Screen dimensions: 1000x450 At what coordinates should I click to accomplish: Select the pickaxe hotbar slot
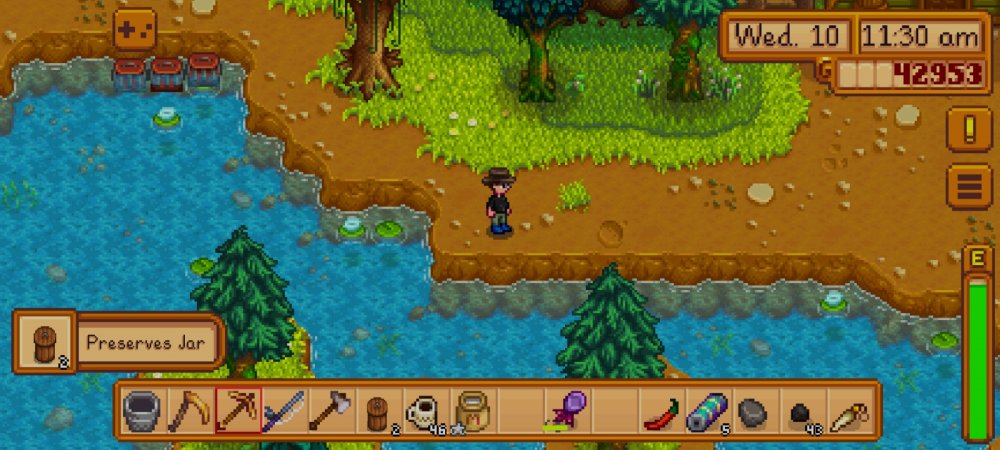(237, 410)
